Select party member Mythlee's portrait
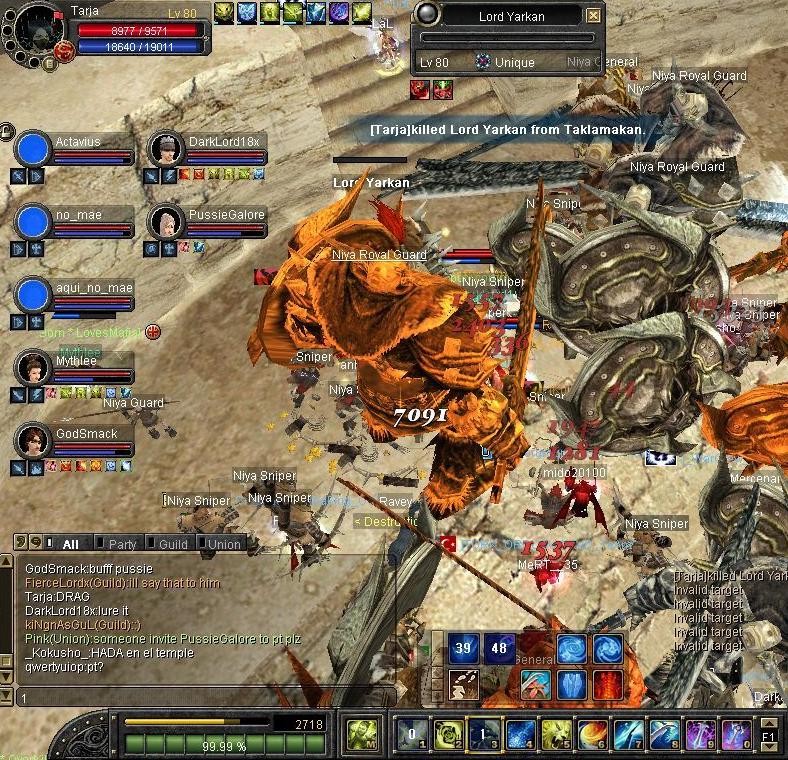Screen dimensions: 788x760 click(32, 367)
